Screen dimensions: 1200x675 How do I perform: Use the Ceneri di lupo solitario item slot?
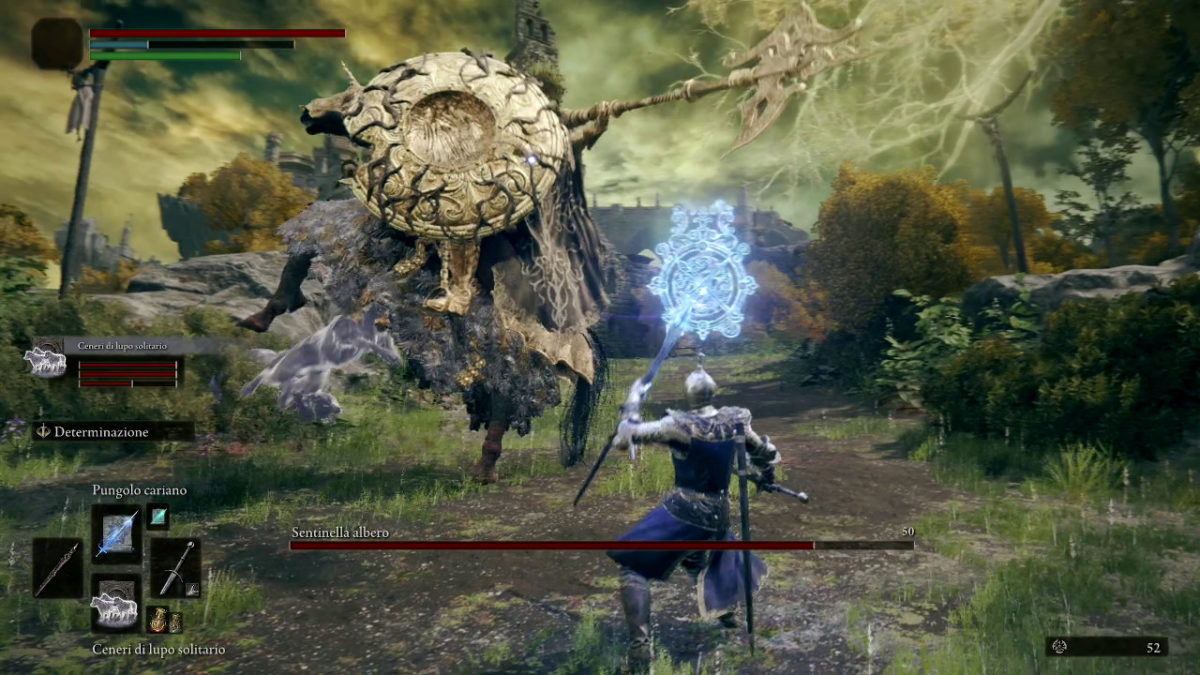pyautogui.click(x=116, y=604)
